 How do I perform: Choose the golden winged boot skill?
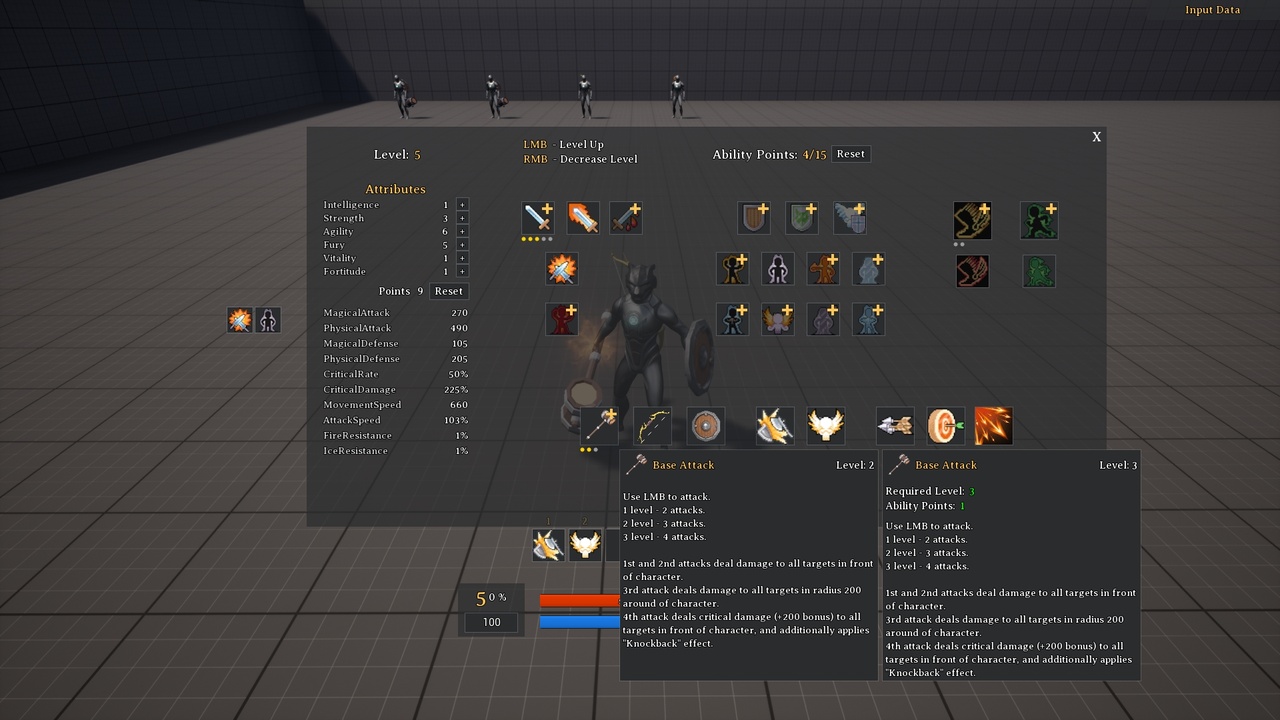tap(972, 221)
